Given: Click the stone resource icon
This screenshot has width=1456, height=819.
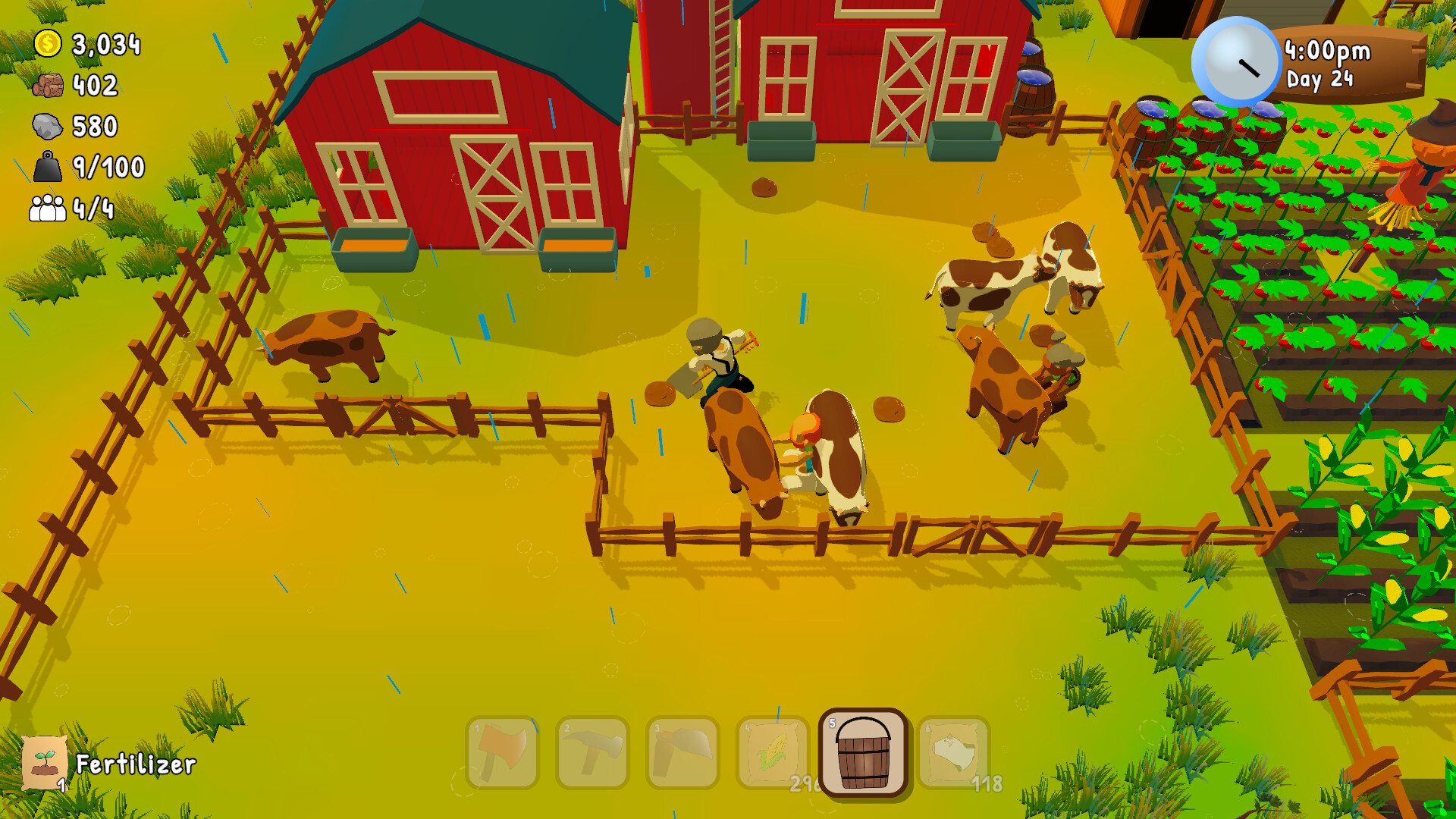Looking at the screenshot, I should [x=47, y=127].
